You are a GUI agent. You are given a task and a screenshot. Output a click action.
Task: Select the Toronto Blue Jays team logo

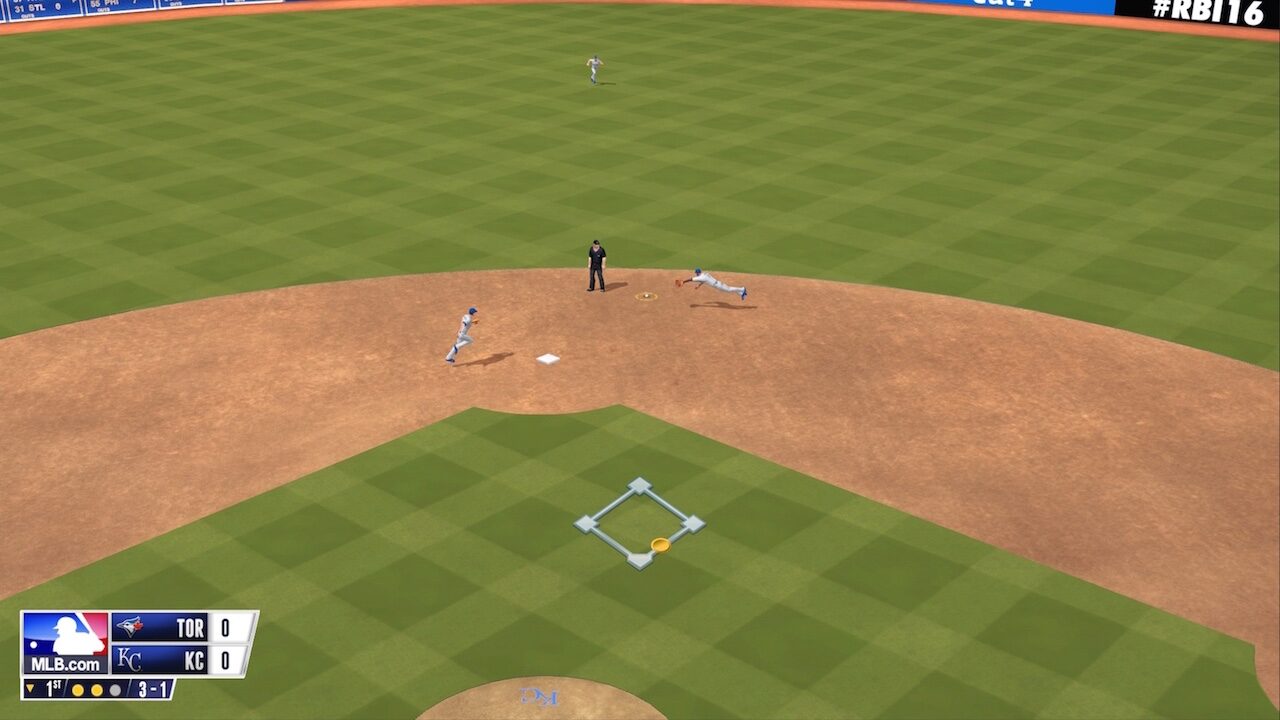click(x=130, y=627)
